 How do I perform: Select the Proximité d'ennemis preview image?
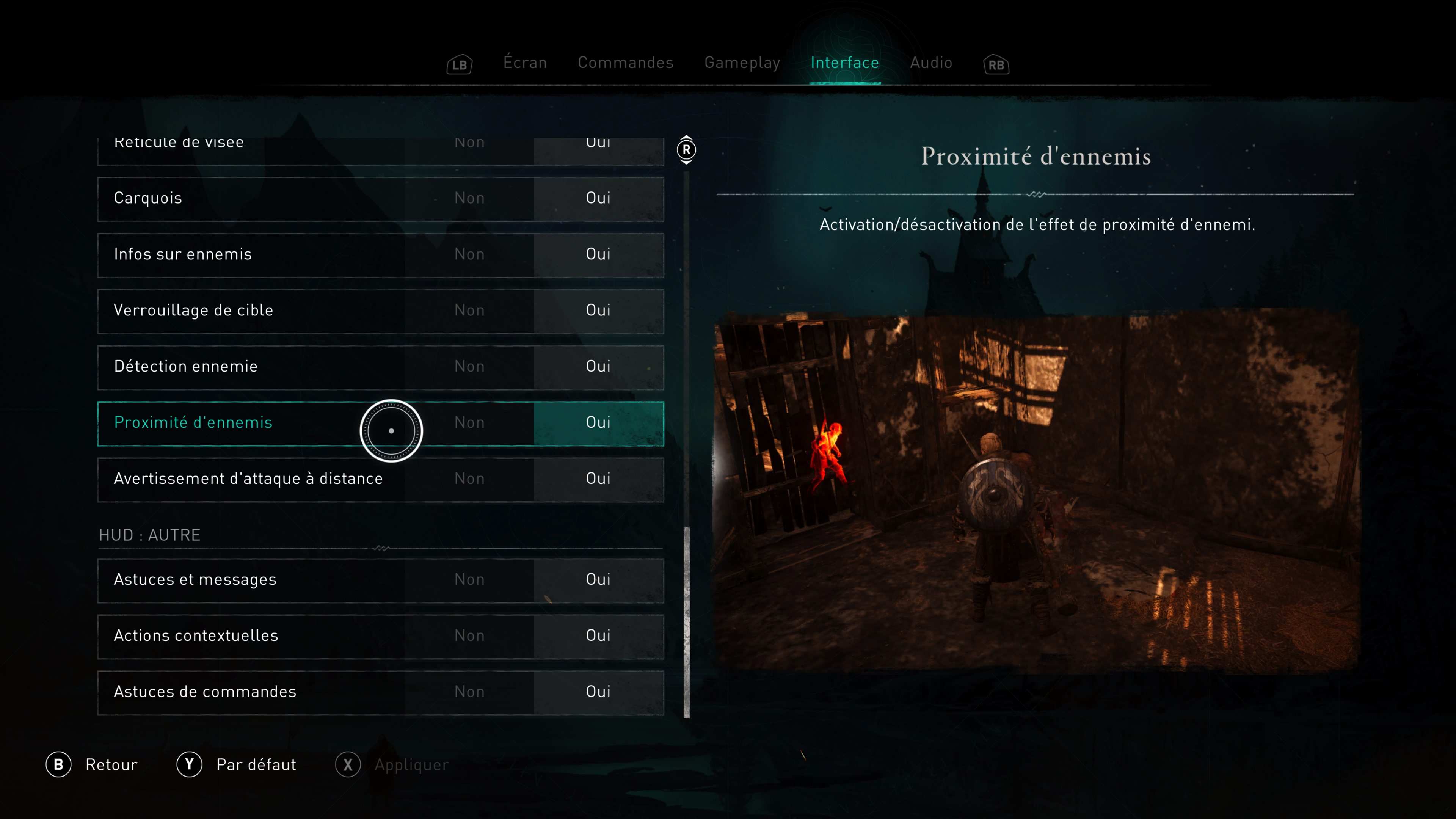click(x=1036, y=492)
